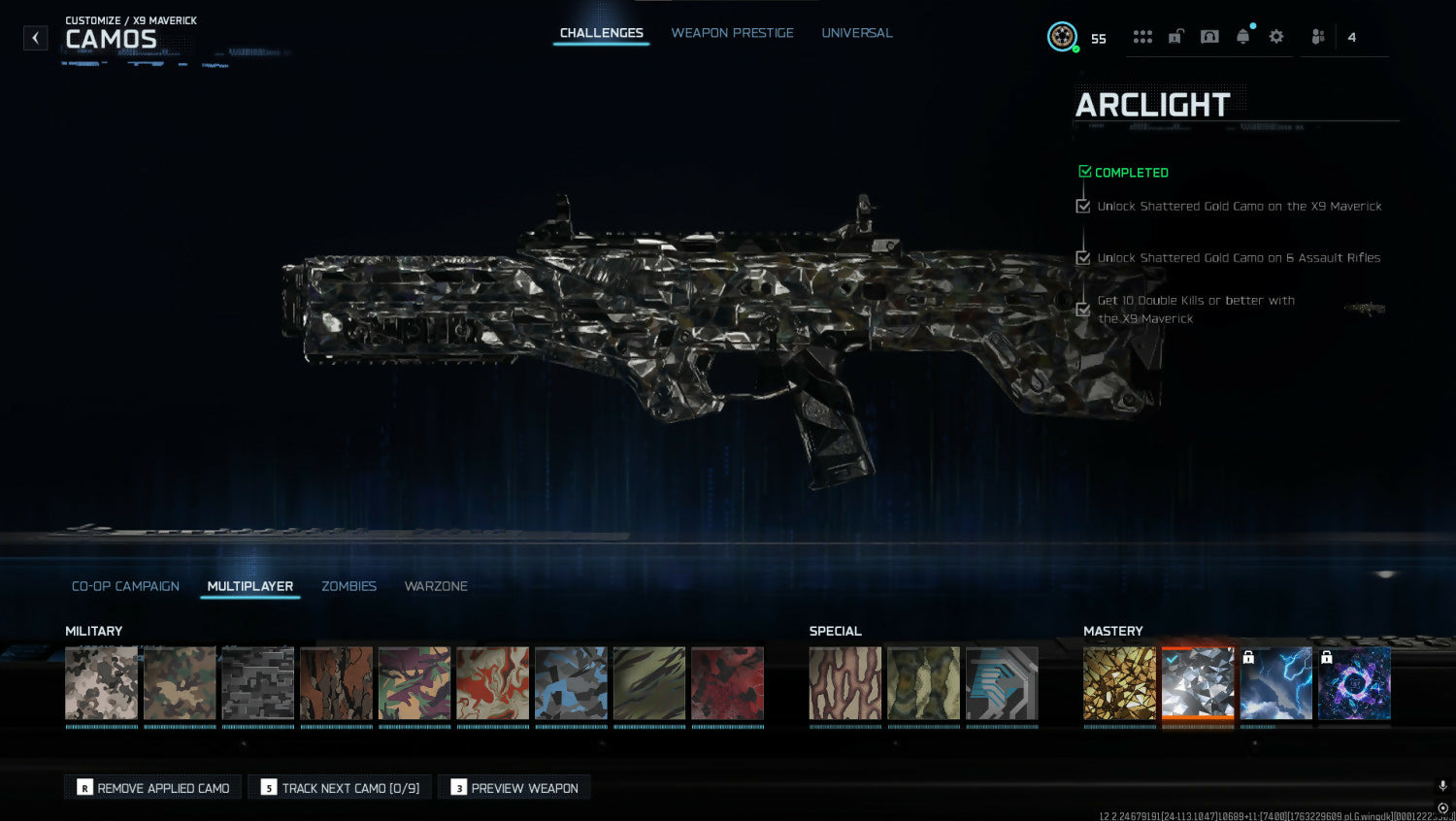Select the locked purple vortex mastery camo

pos(1354,683)
